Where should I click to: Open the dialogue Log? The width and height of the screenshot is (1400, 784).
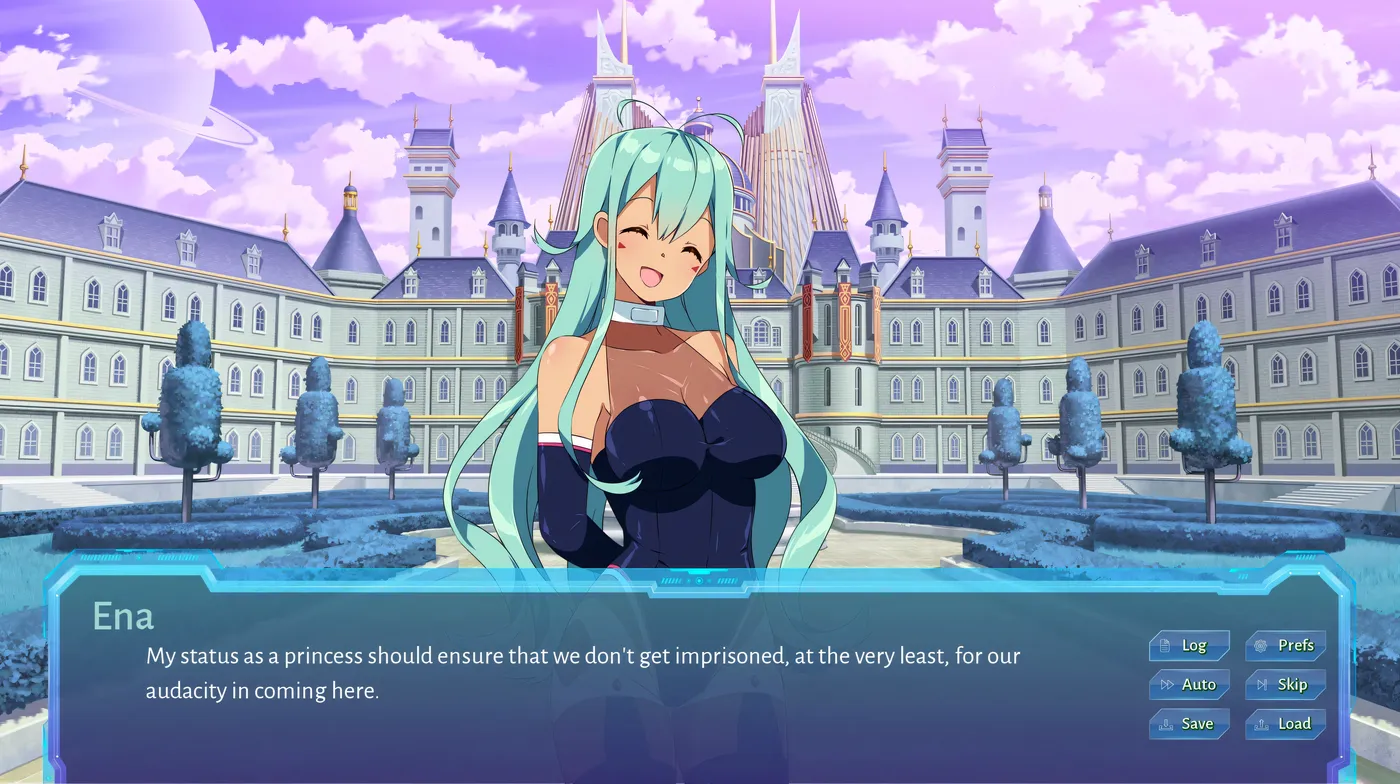(1188, 646)
